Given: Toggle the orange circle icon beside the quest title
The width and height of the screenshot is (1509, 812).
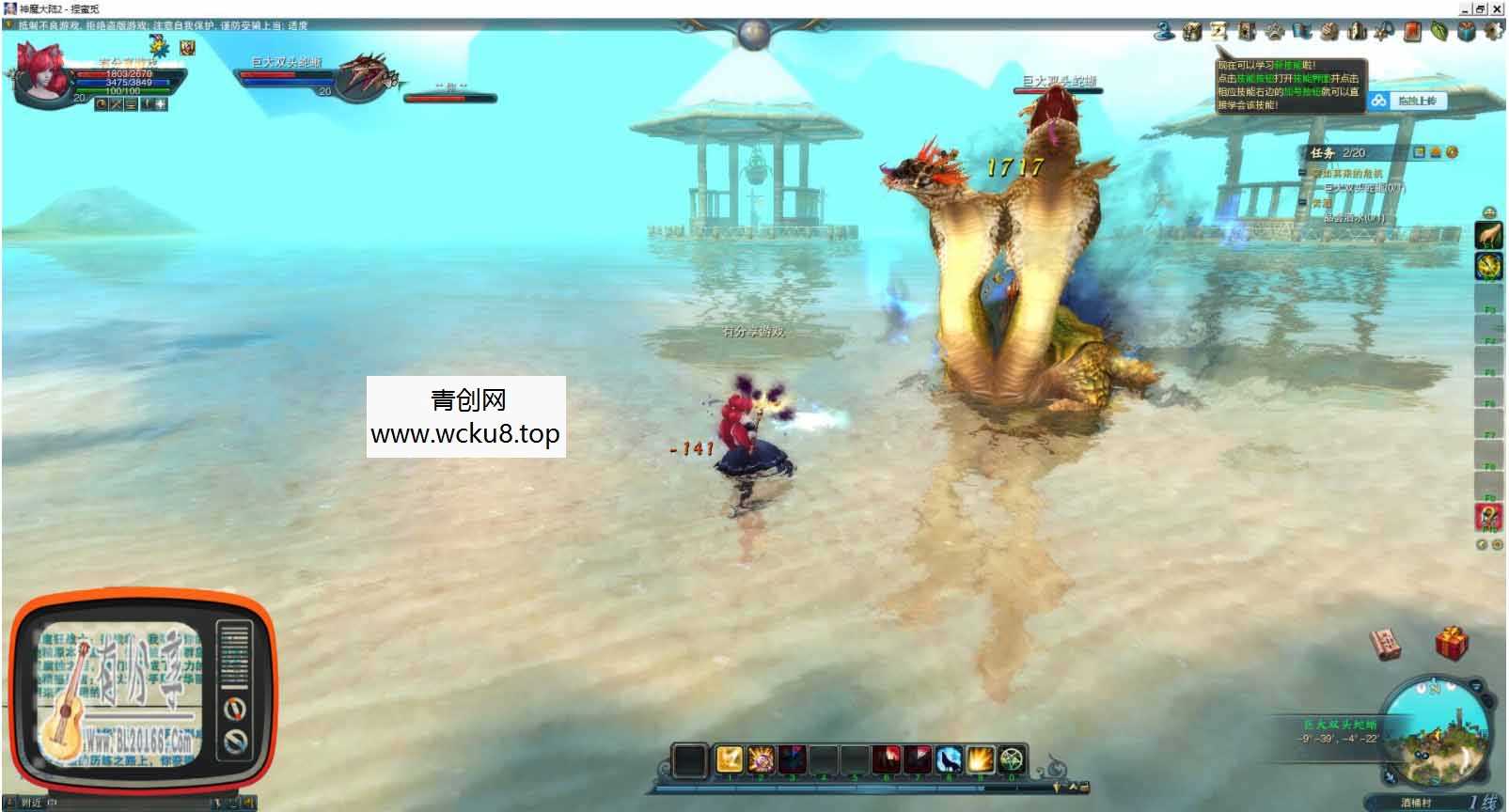Looking at the screenshot, I should (x=1451, y=151).
